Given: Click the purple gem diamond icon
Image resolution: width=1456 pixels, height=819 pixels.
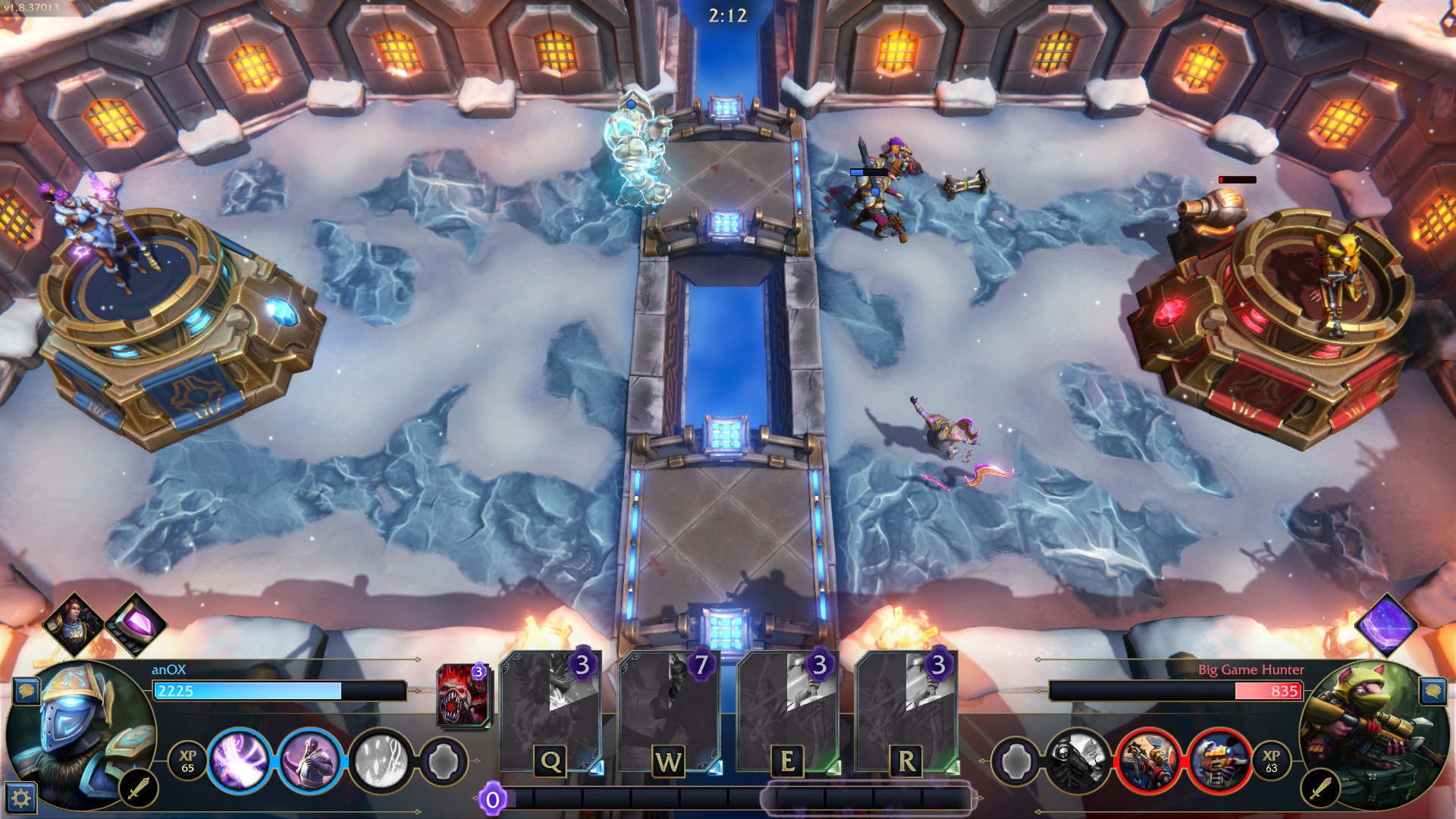Looking at the screenshot, I should 136,625.
